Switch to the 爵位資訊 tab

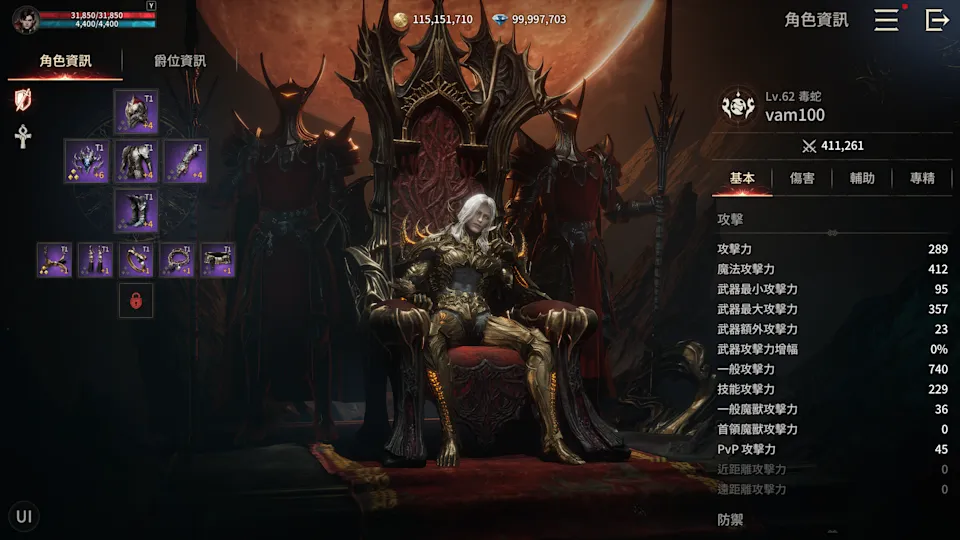pos(180,61)
